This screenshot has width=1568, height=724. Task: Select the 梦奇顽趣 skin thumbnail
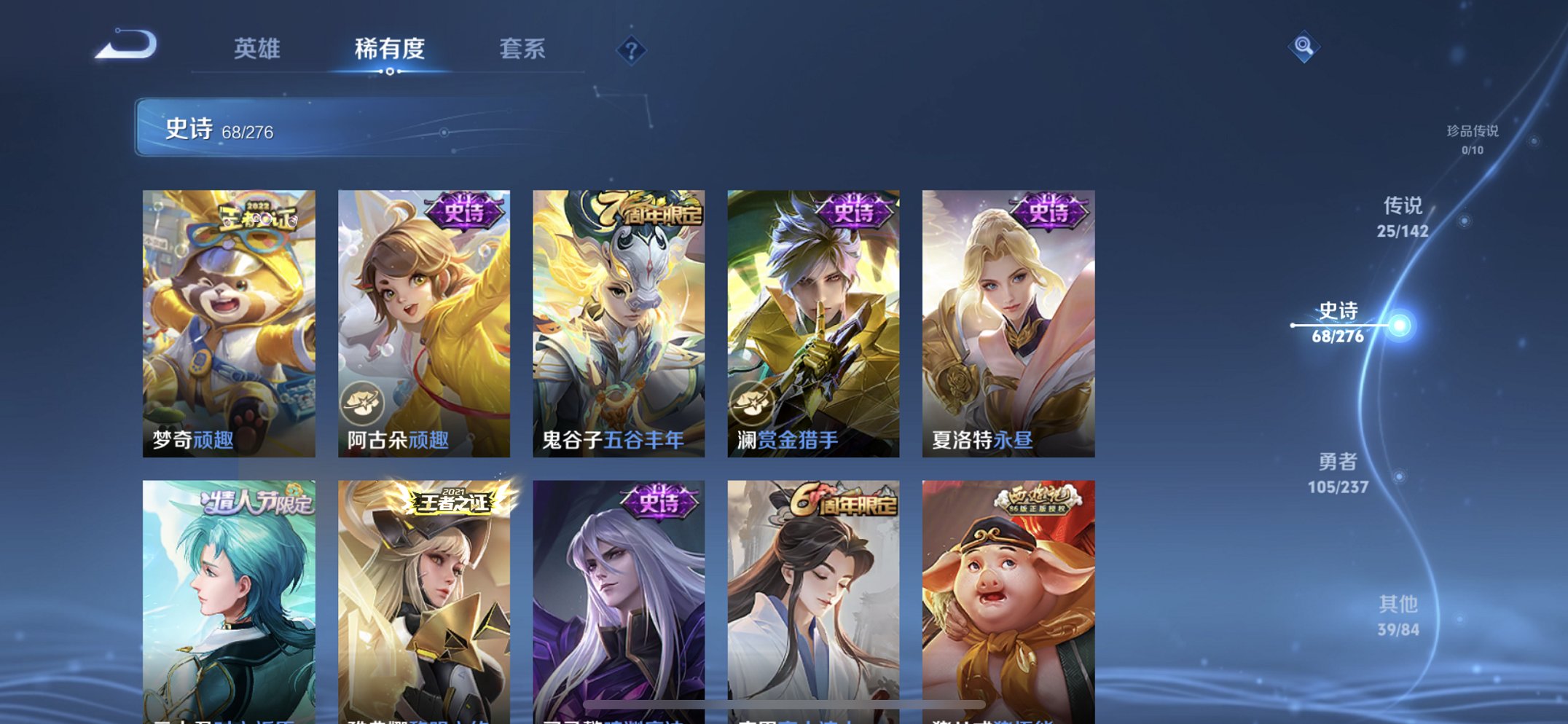pos(228,313)
